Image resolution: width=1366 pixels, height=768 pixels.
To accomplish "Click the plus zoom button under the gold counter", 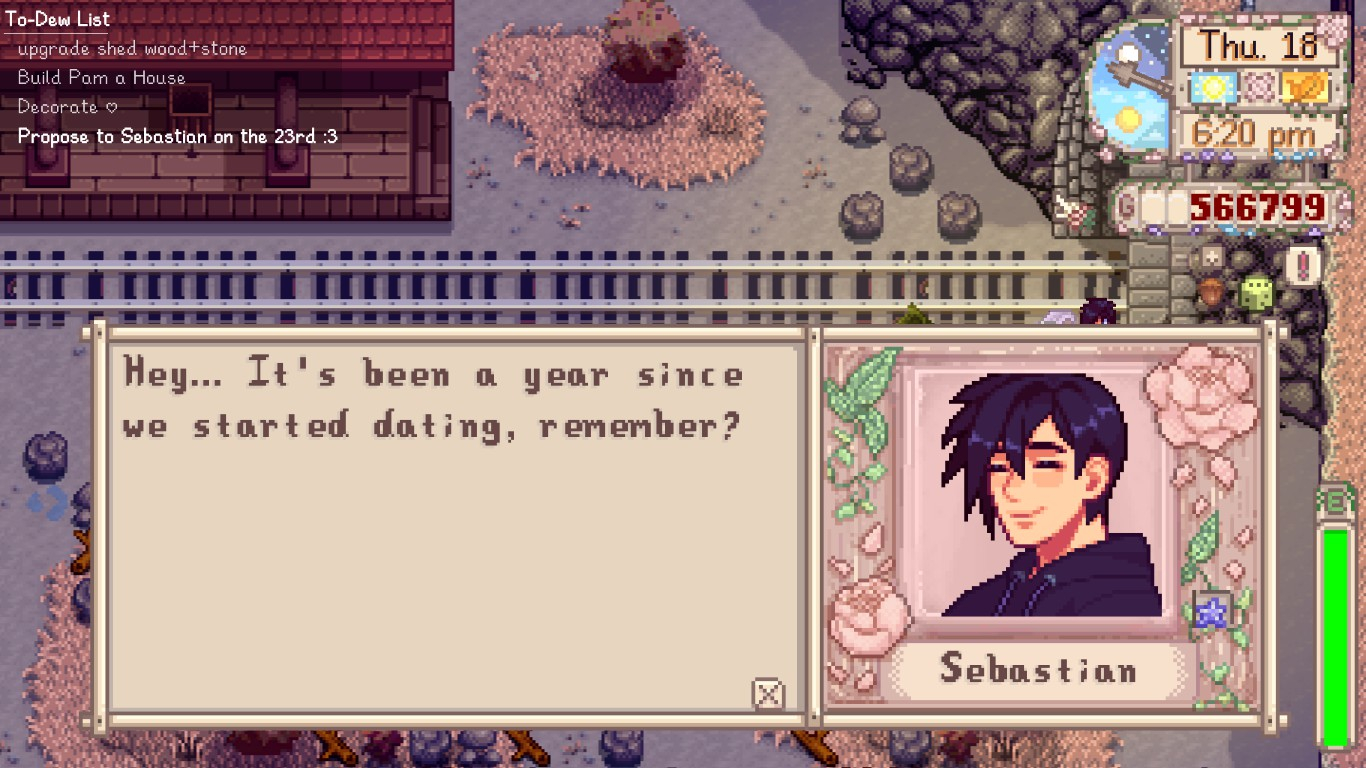I will pyautogui.click(x=1211, y=256).
